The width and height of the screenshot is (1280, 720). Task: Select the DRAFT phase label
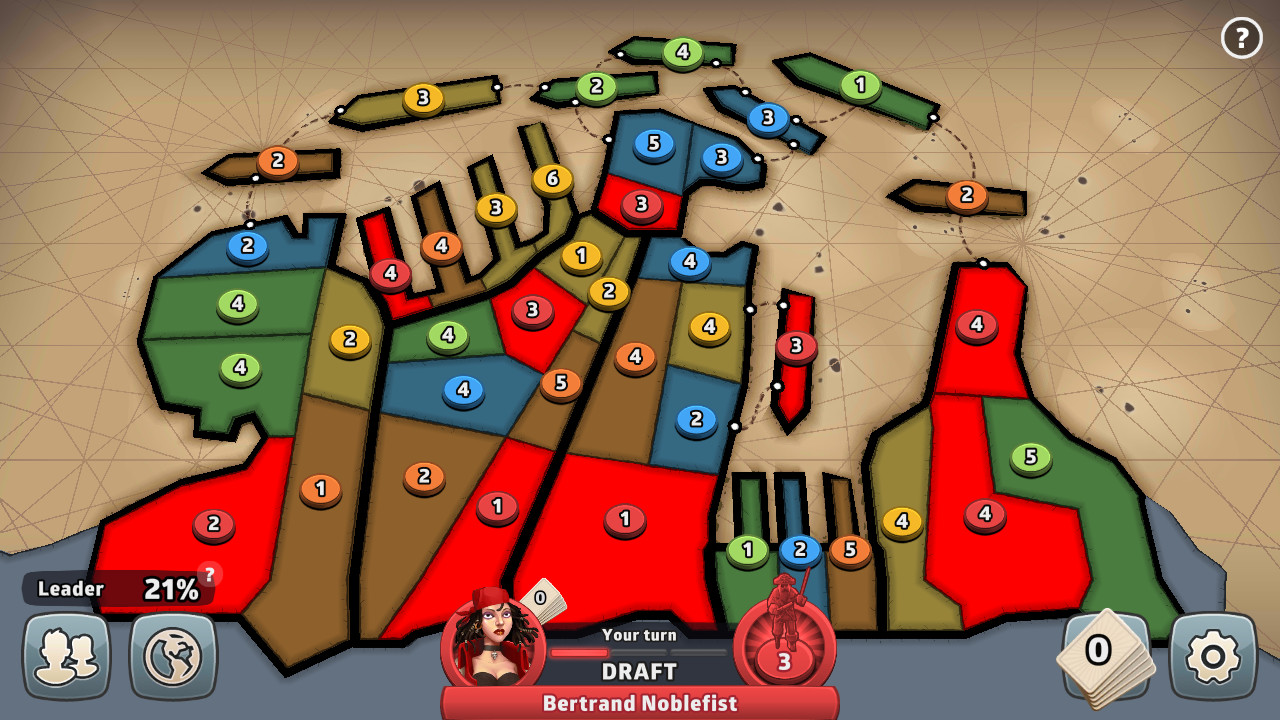pos(639,671)
